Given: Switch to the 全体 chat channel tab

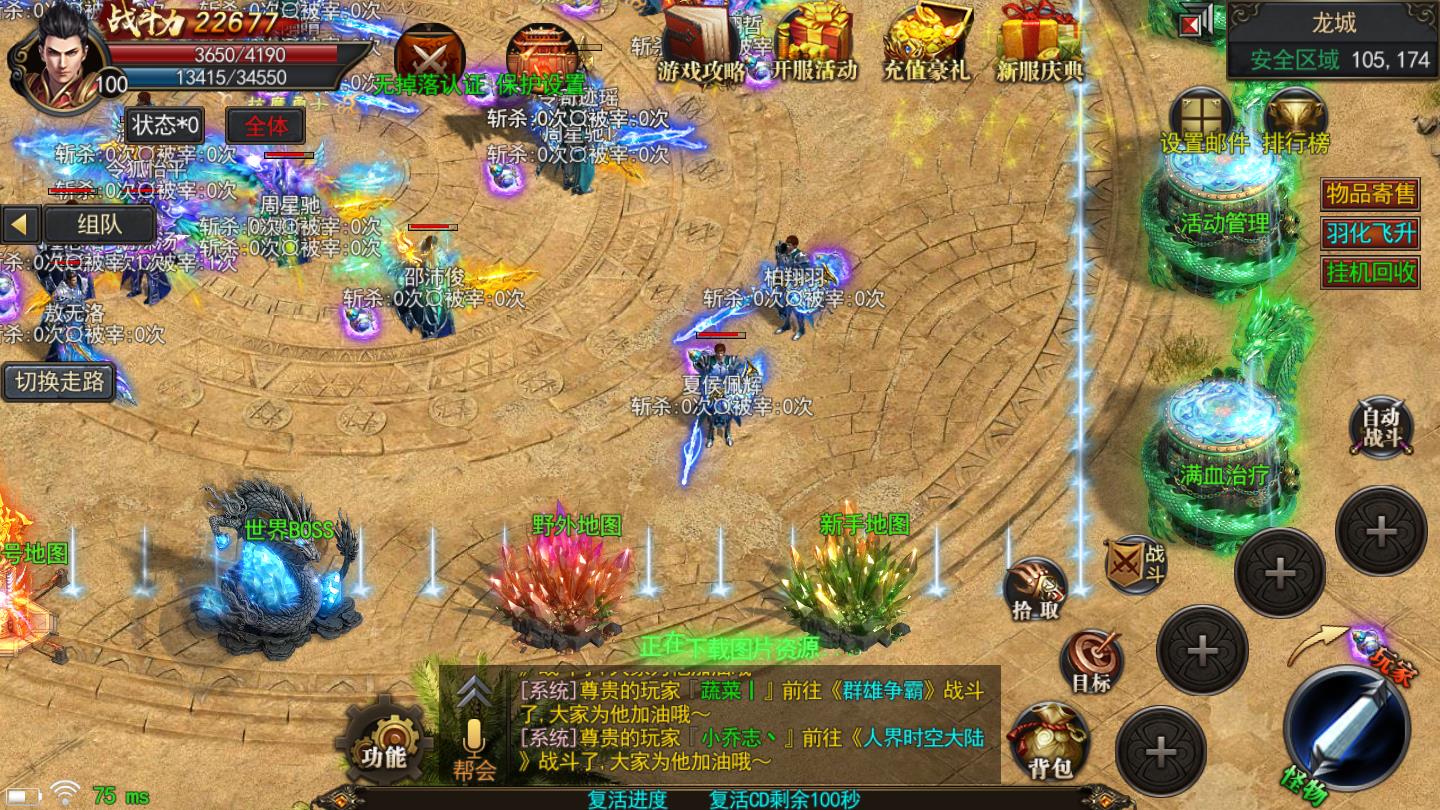Looking at the screenshot, I should click(265, 126).
